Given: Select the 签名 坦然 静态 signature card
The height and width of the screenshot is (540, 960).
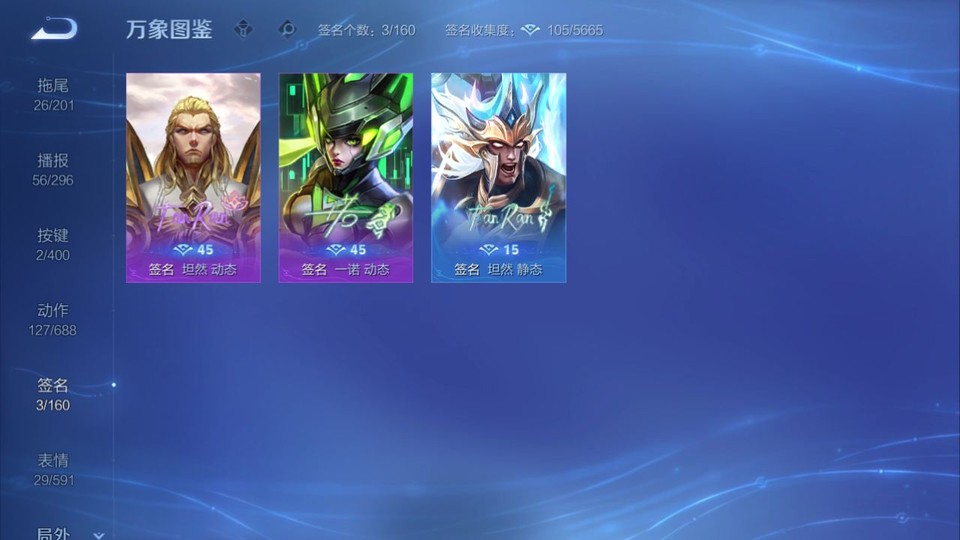Looking at the screenshot, I should click(x=498, y=177).
